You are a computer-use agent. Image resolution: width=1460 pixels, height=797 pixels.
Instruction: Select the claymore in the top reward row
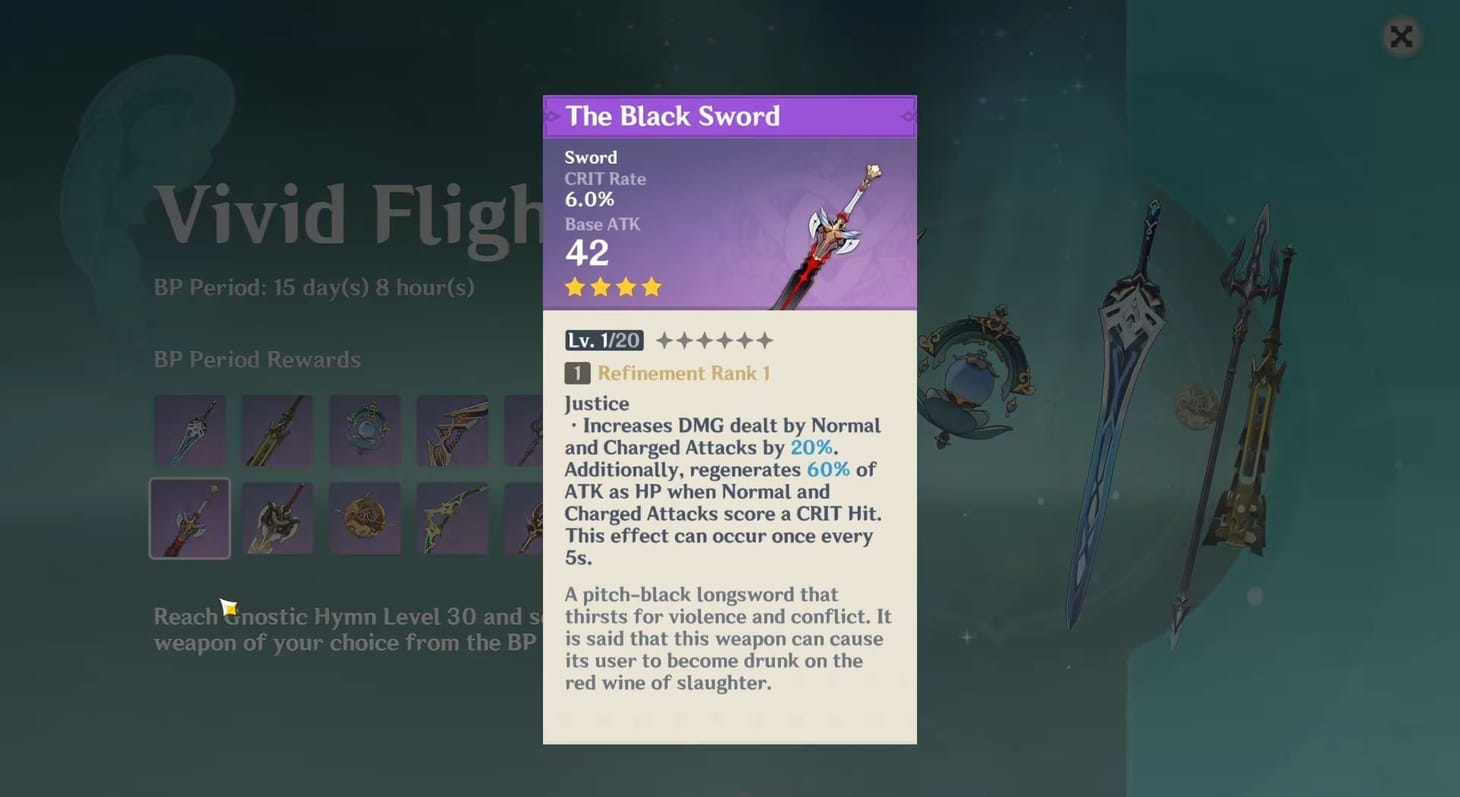277,430
